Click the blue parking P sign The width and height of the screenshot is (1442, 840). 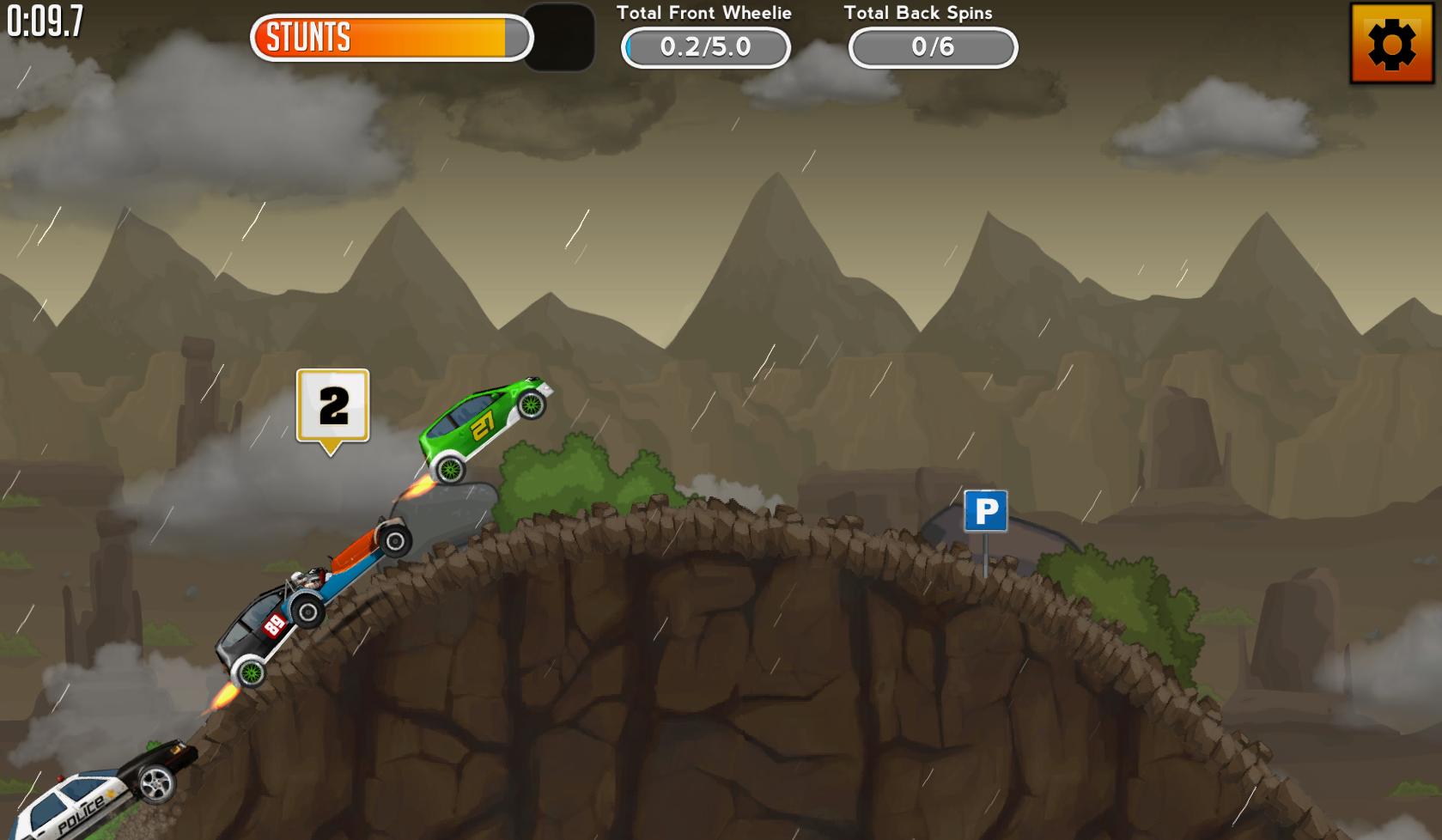985,510
